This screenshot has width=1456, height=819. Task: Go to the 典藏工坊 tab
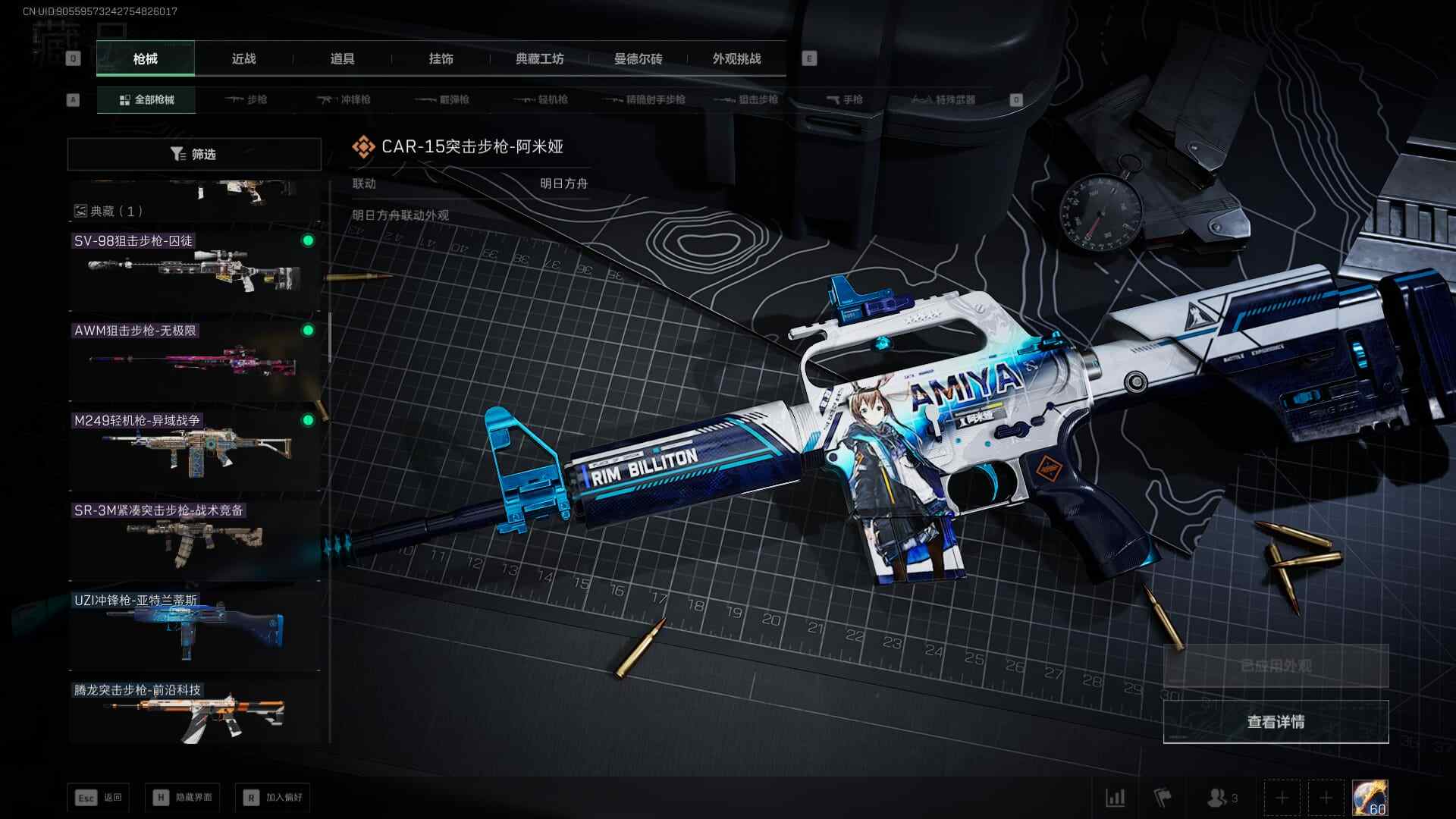[x=539, y=58]
